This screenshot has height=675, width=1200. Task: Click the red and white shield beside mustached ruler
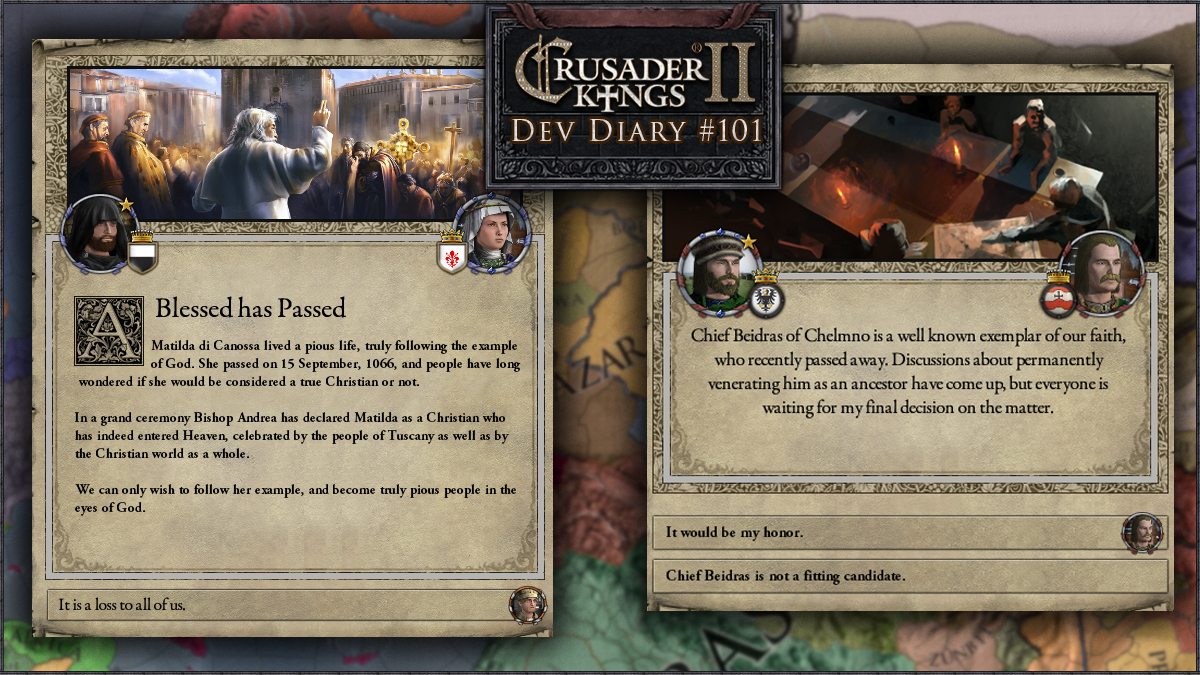1059,296
